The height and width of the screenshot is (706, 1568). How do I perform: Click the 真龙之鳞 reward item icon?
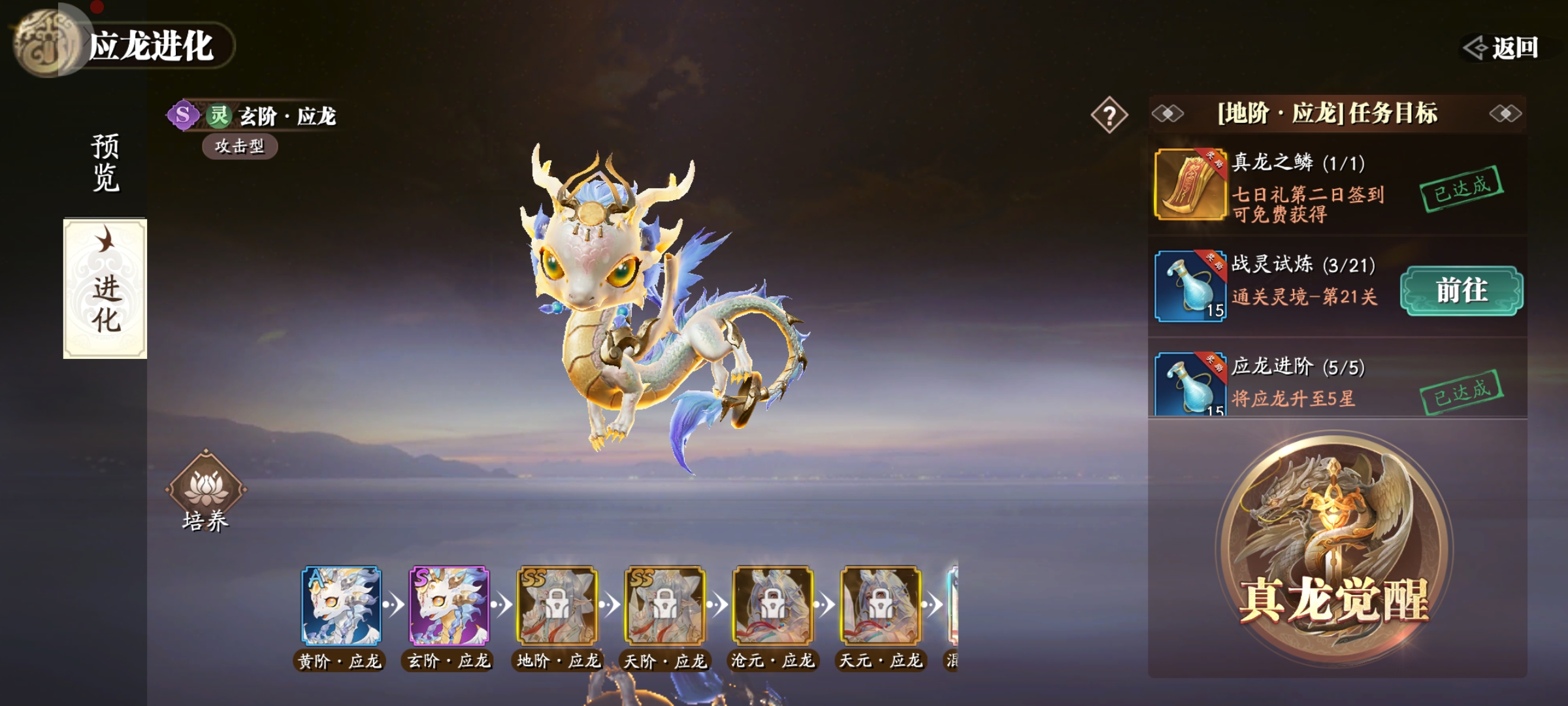tap(1190, 184)
